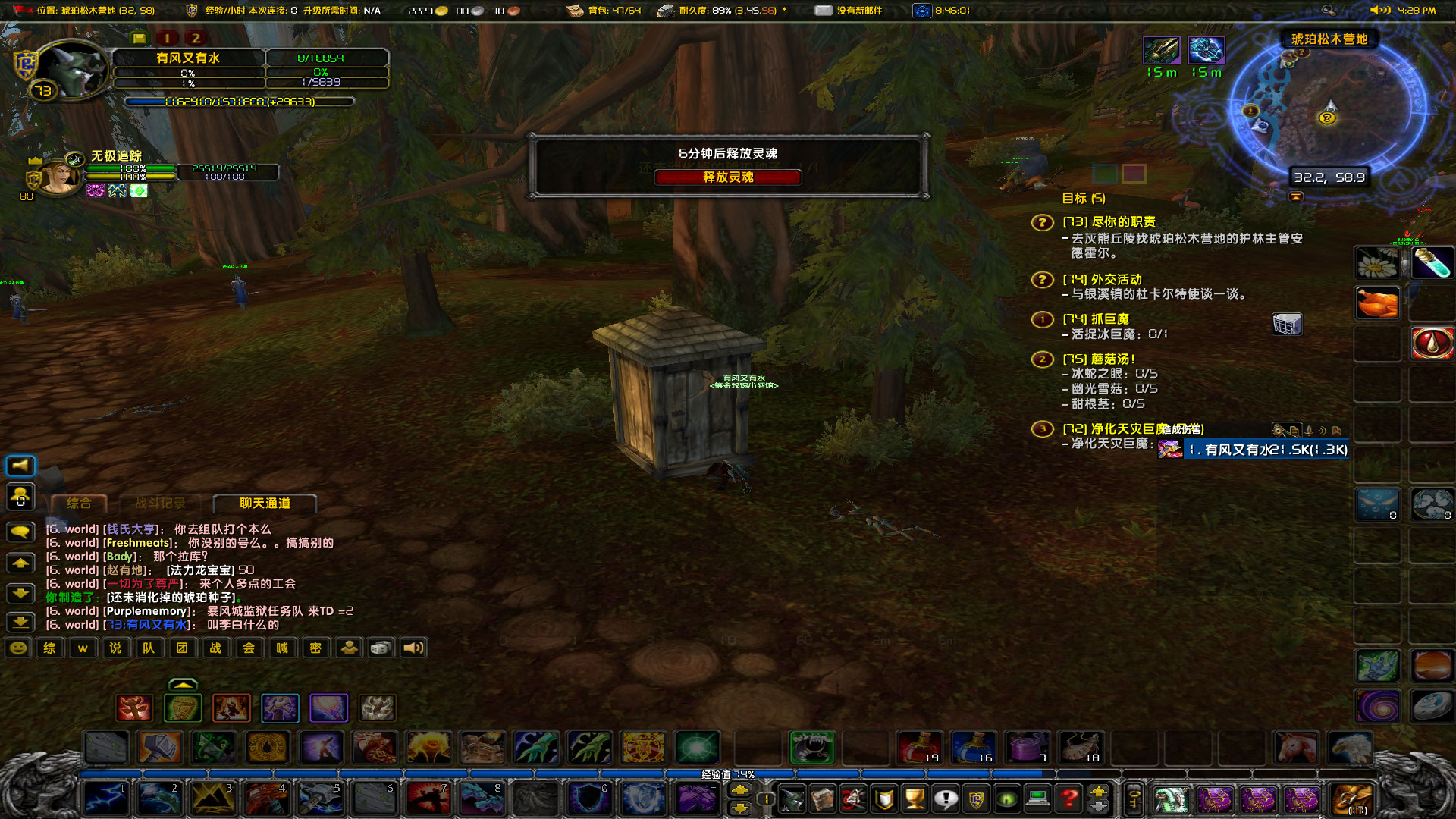
Task: Click the smiley emote icon in chat bar
Action: point(17,648)
